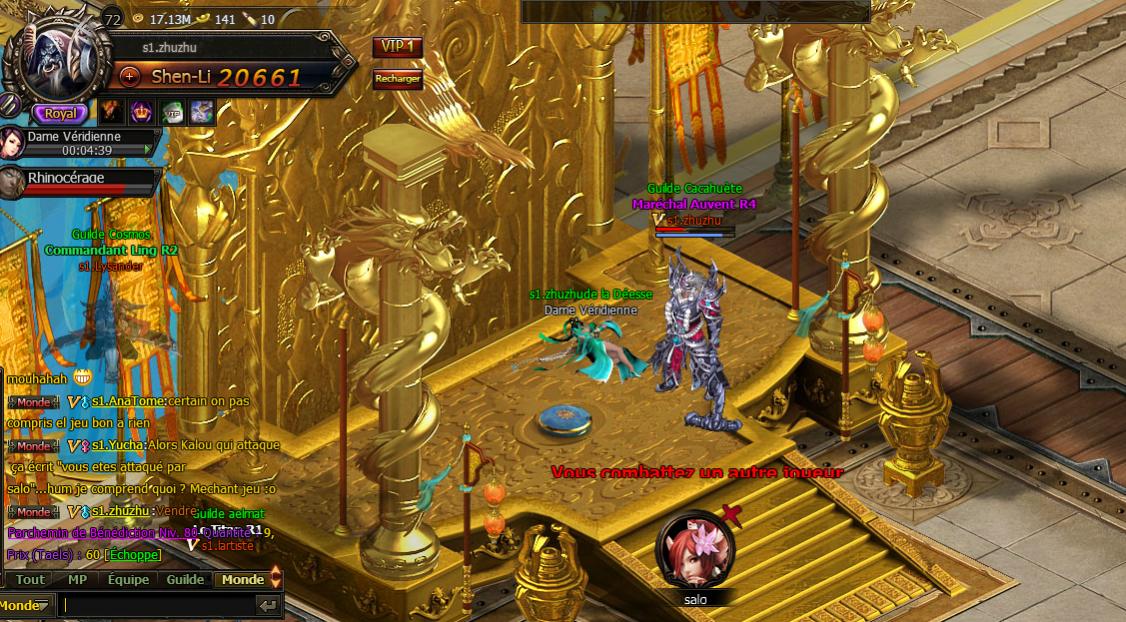
Task: Open the Monde channel dropdown
Action: [x=26, y=605]
